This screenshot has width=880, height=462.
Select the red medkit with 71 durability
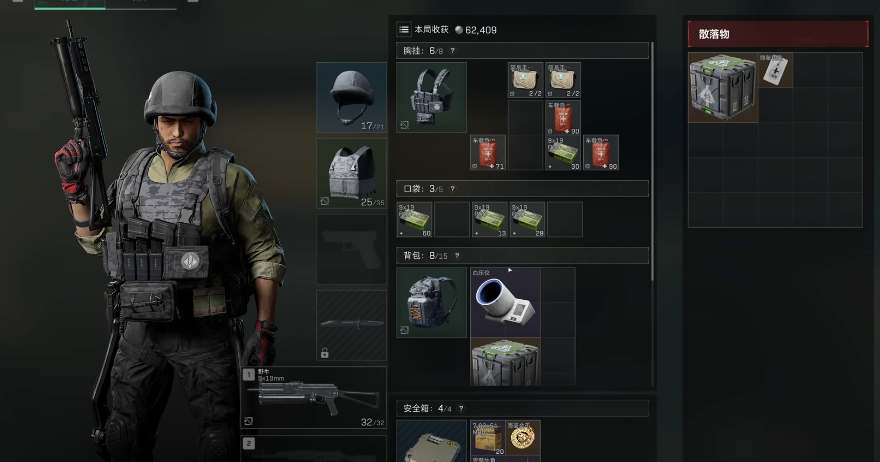[488, 153]
